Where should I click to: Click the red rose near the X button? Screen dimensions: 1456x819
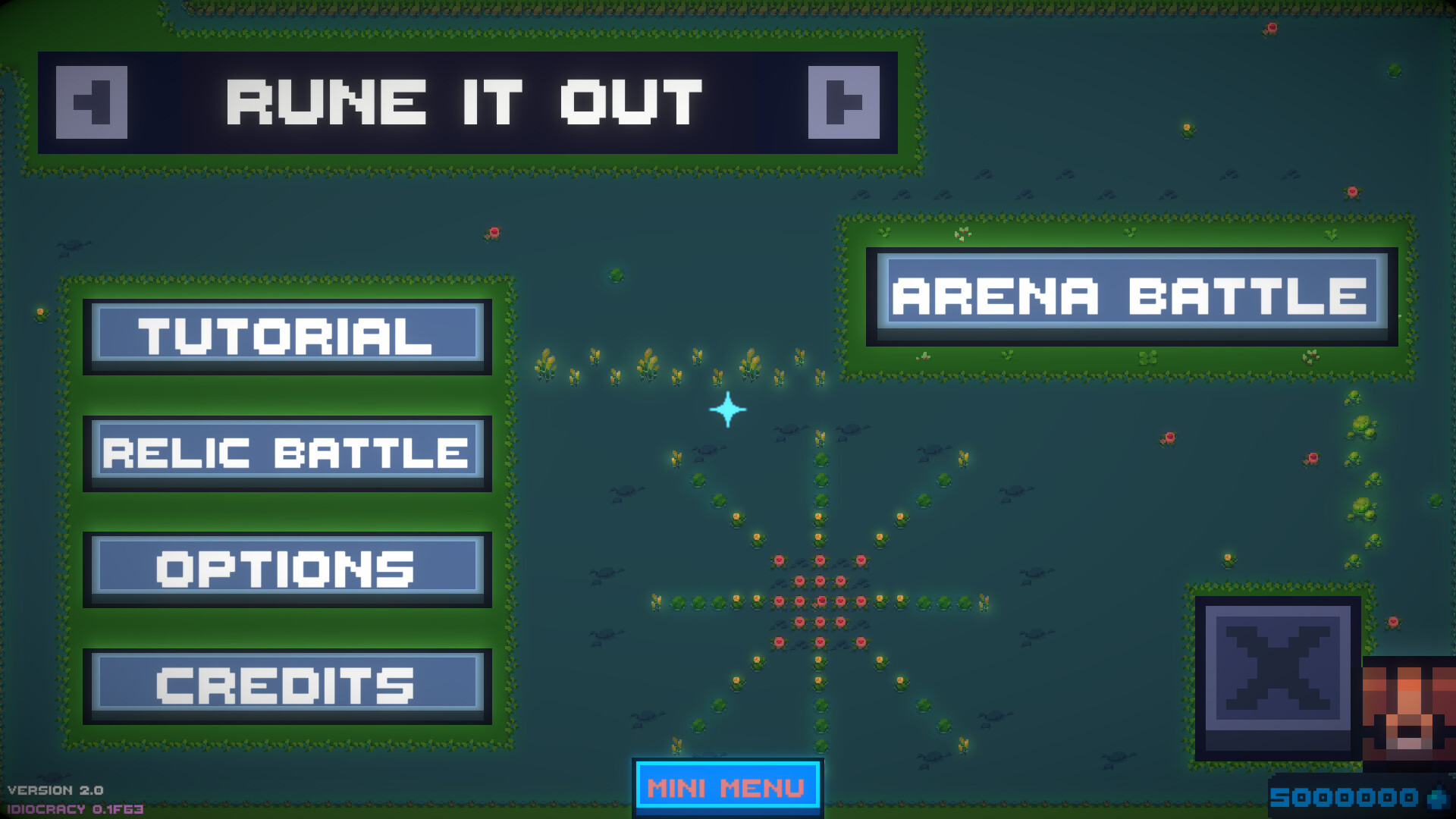tap(1394, 622)
